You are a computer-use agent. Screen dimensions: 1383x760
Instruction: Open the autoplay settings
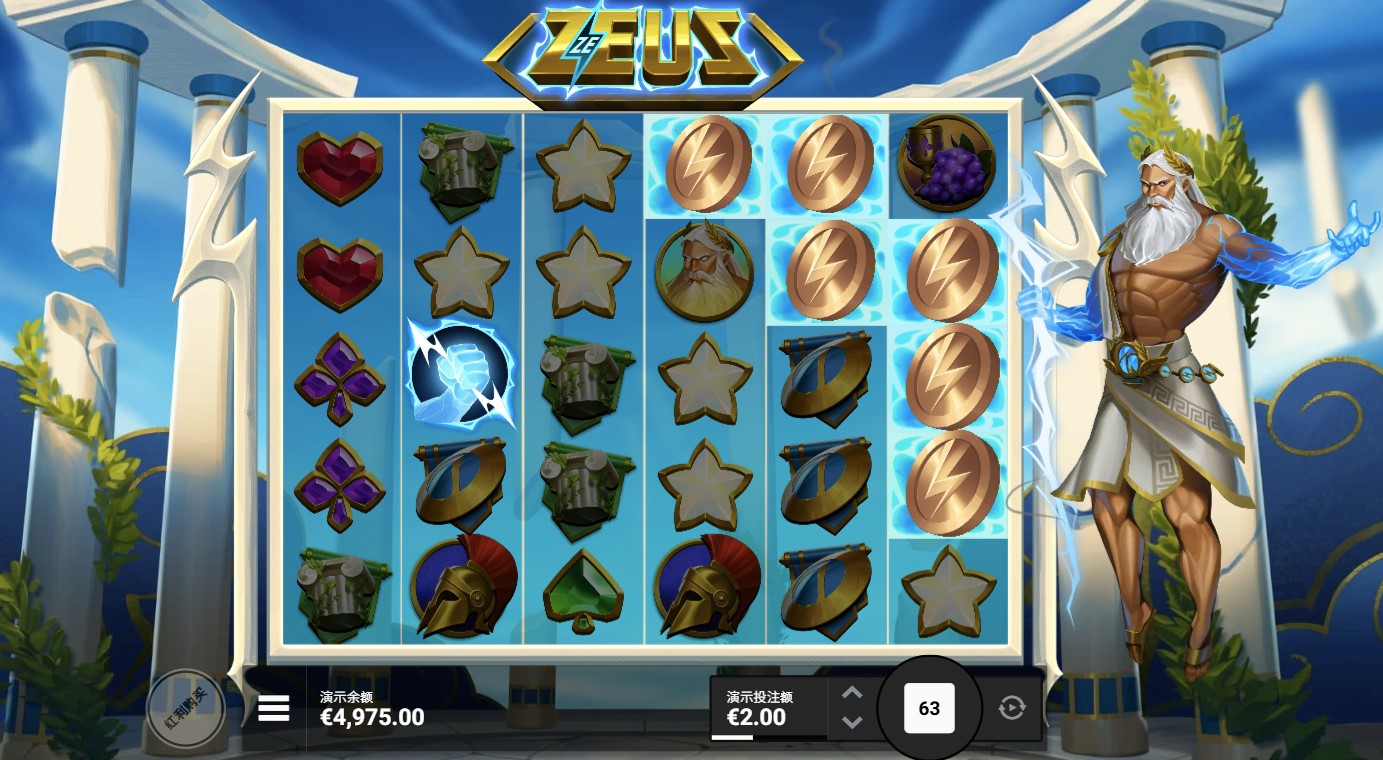click(1012, 708)
